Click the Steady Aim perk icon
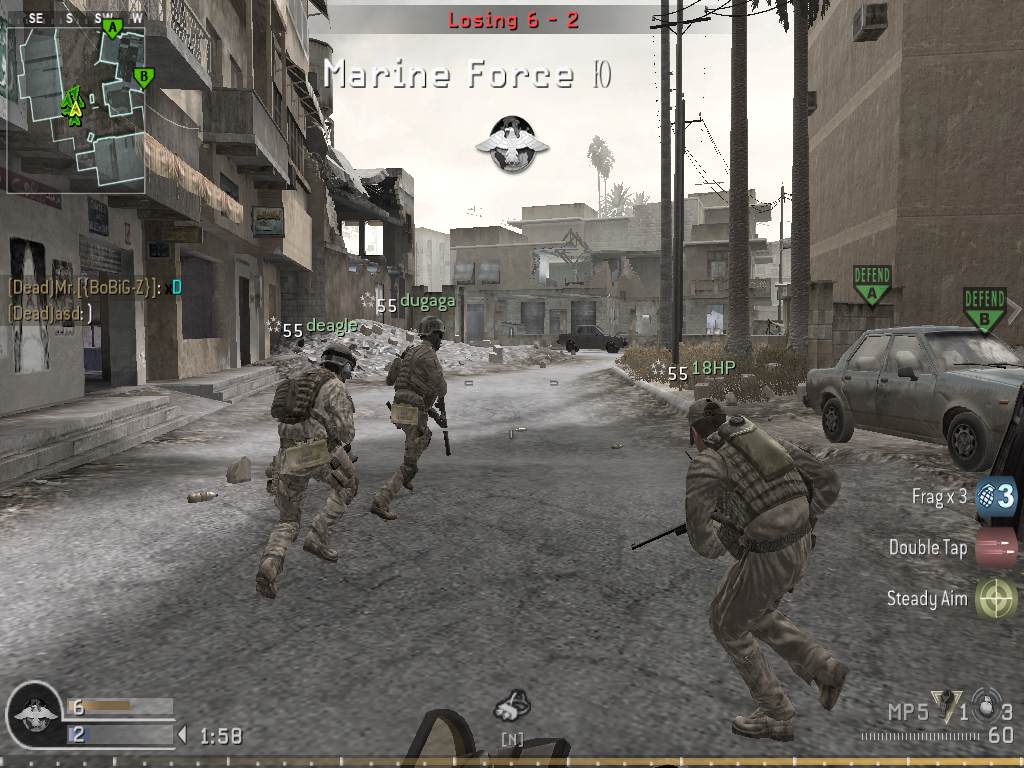The height and width of the screenshot is (768, 1024). point(996,599)
